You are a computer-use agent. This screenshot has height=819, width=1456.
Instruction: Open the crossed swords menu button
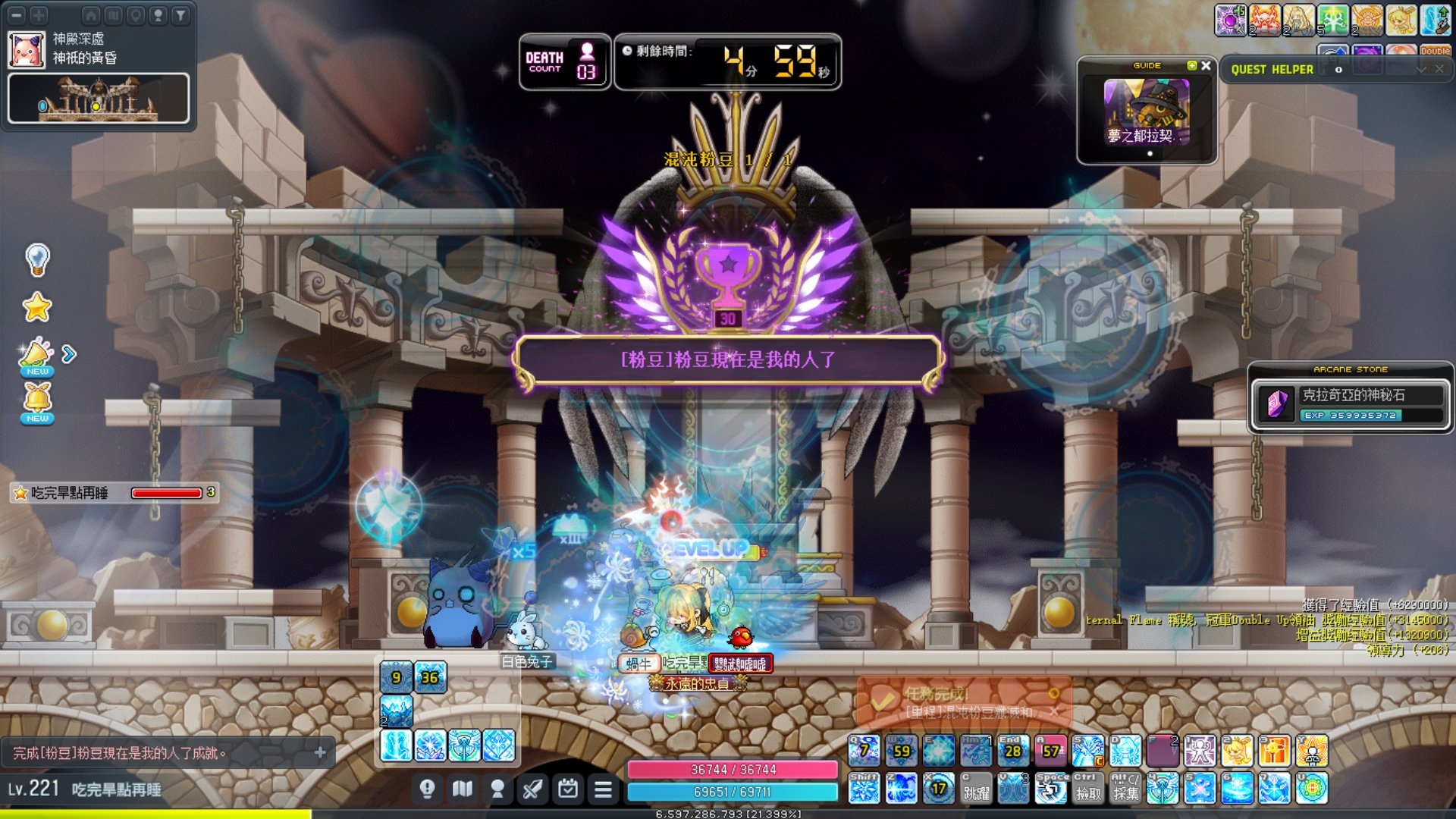click(532, 790)
